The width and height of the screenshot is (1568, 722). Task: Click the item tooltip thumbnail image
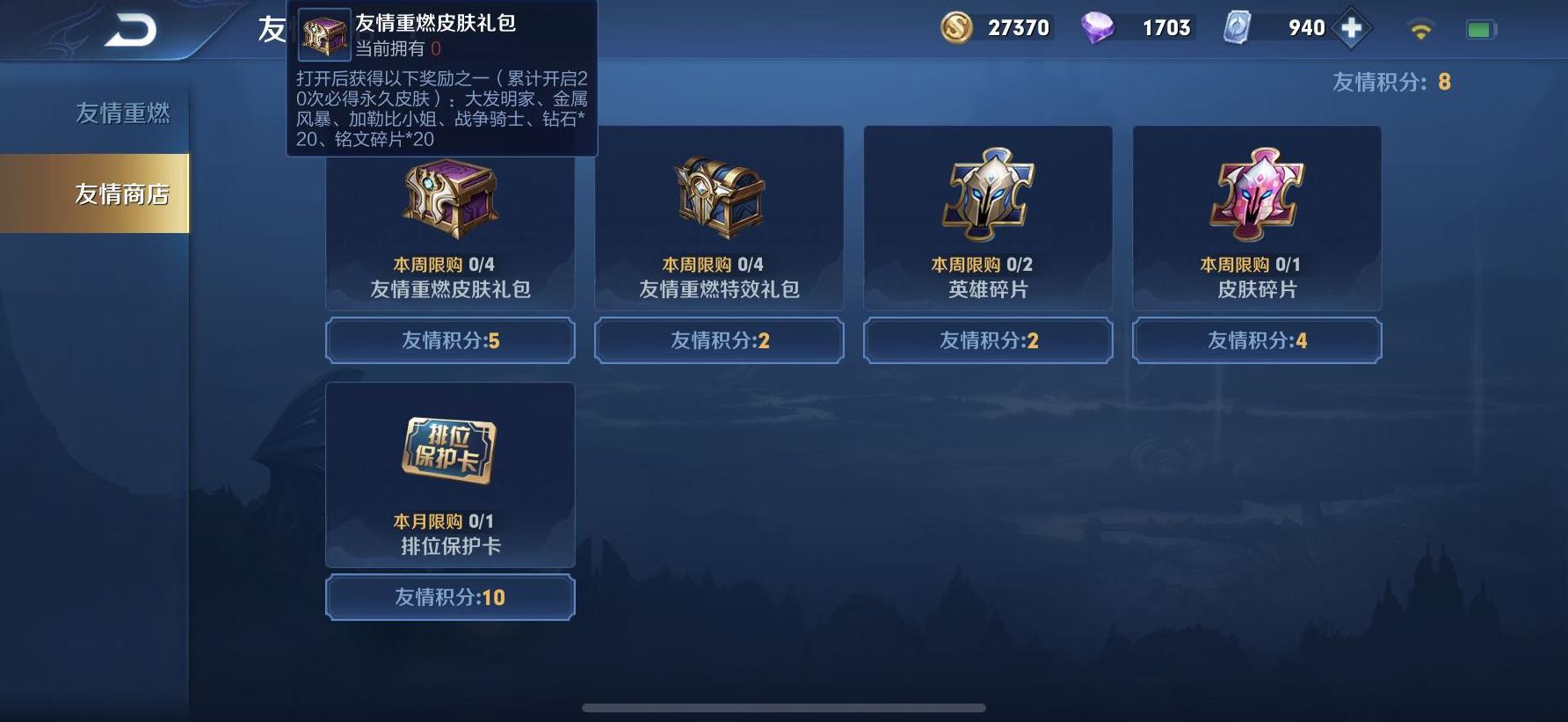pos(323,33)
